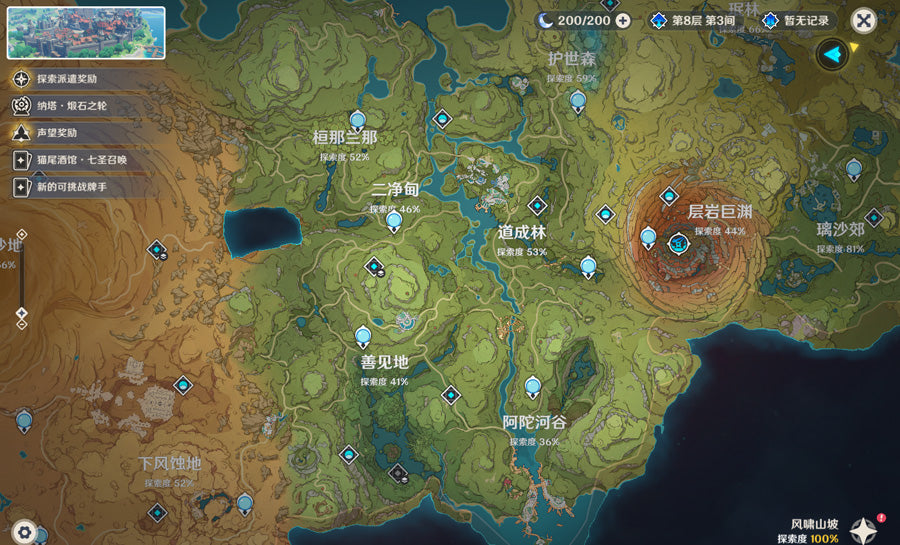Image resolution: width=900 pixels, height=545 pixels.
Task: Open the 暂无记录 record indicator
Action: point(797,21)
